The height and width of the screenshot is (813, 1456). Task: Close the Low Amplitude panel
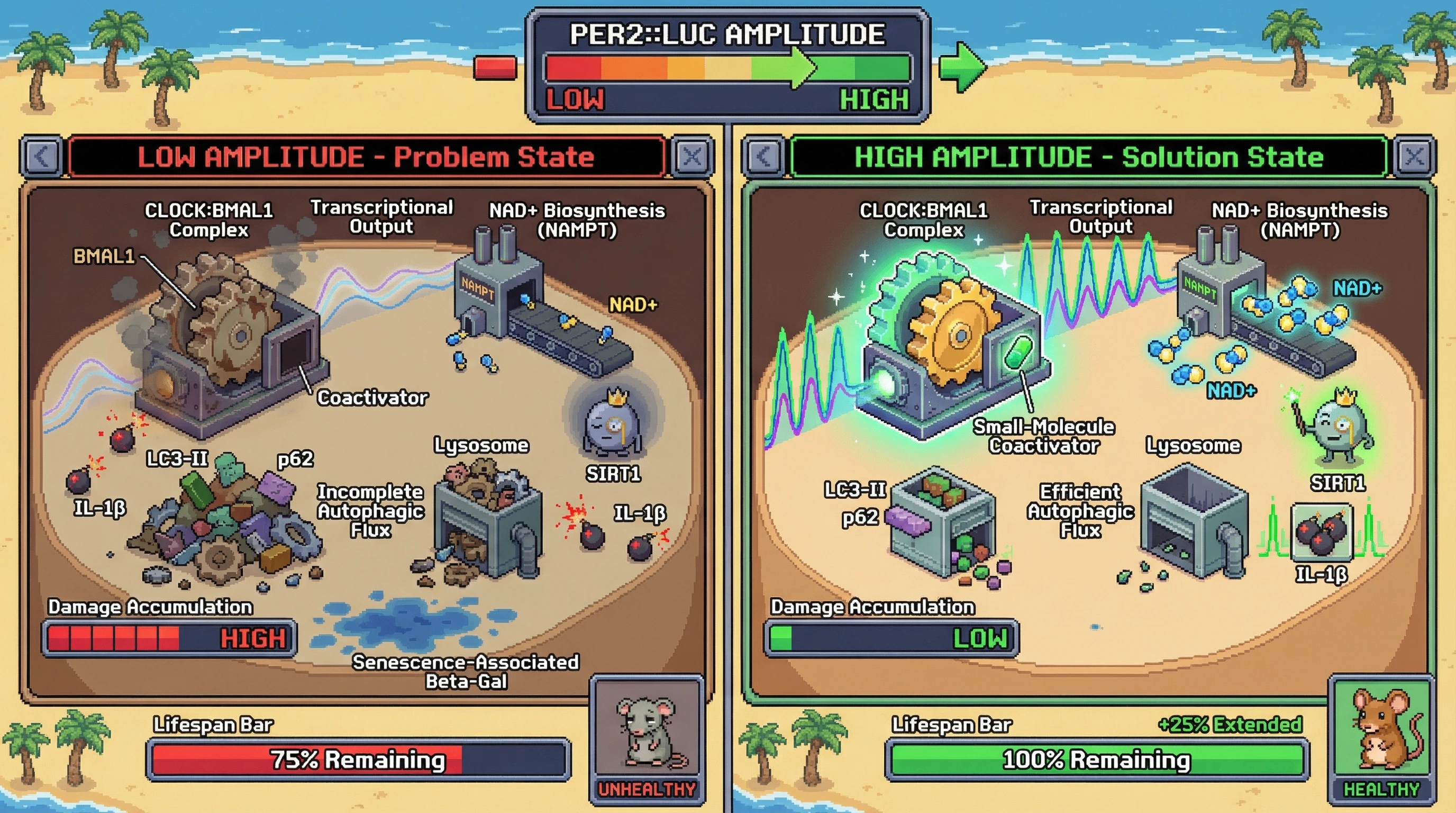click(693, 156)
